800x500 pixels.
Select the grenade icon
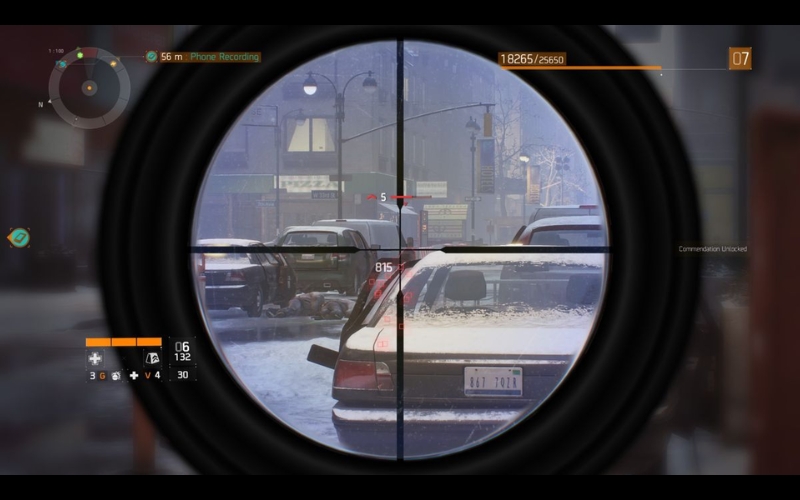pyautogui.click(x=116, y=376)
